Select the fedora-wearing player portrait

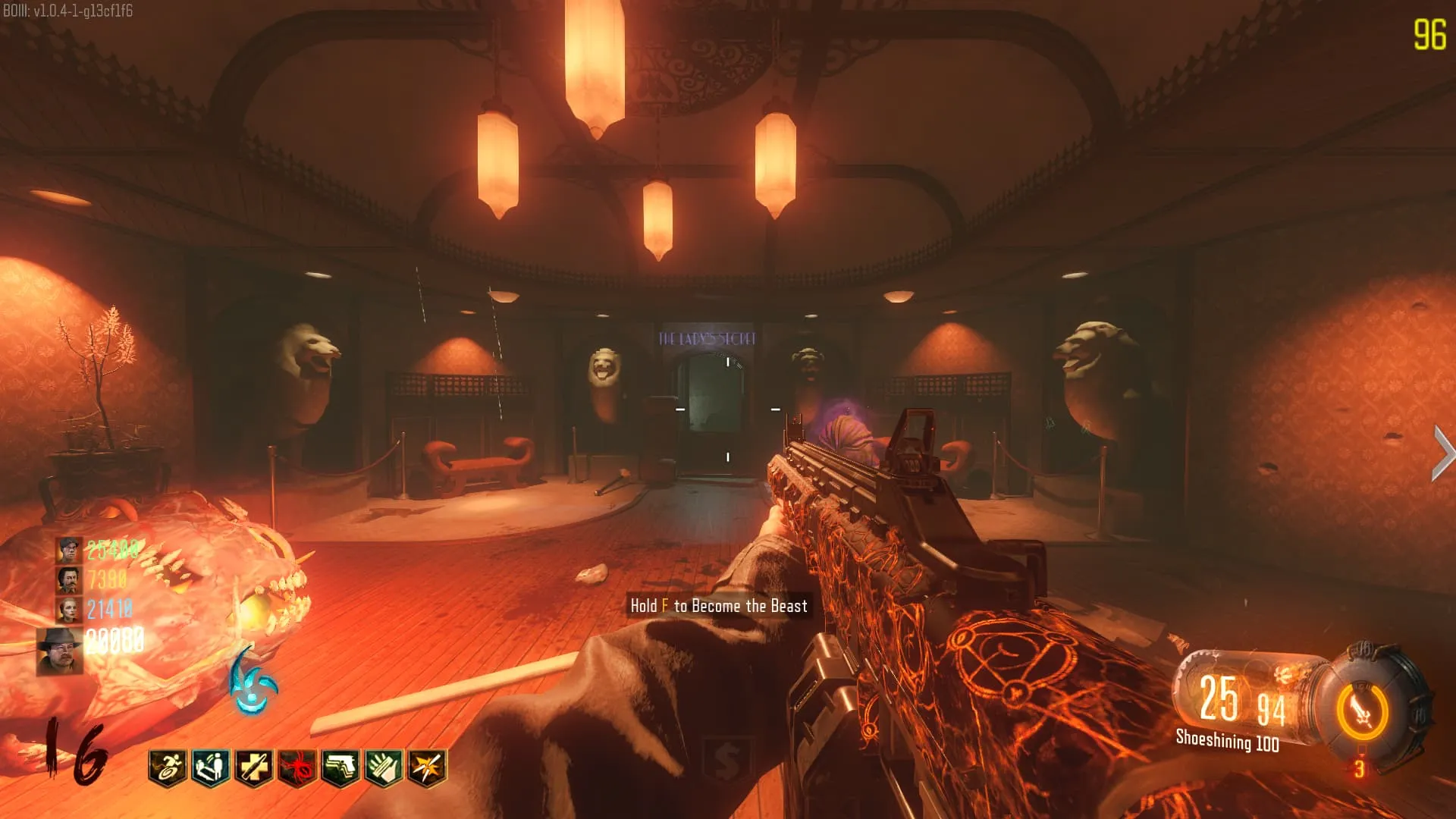click(60, 651)
